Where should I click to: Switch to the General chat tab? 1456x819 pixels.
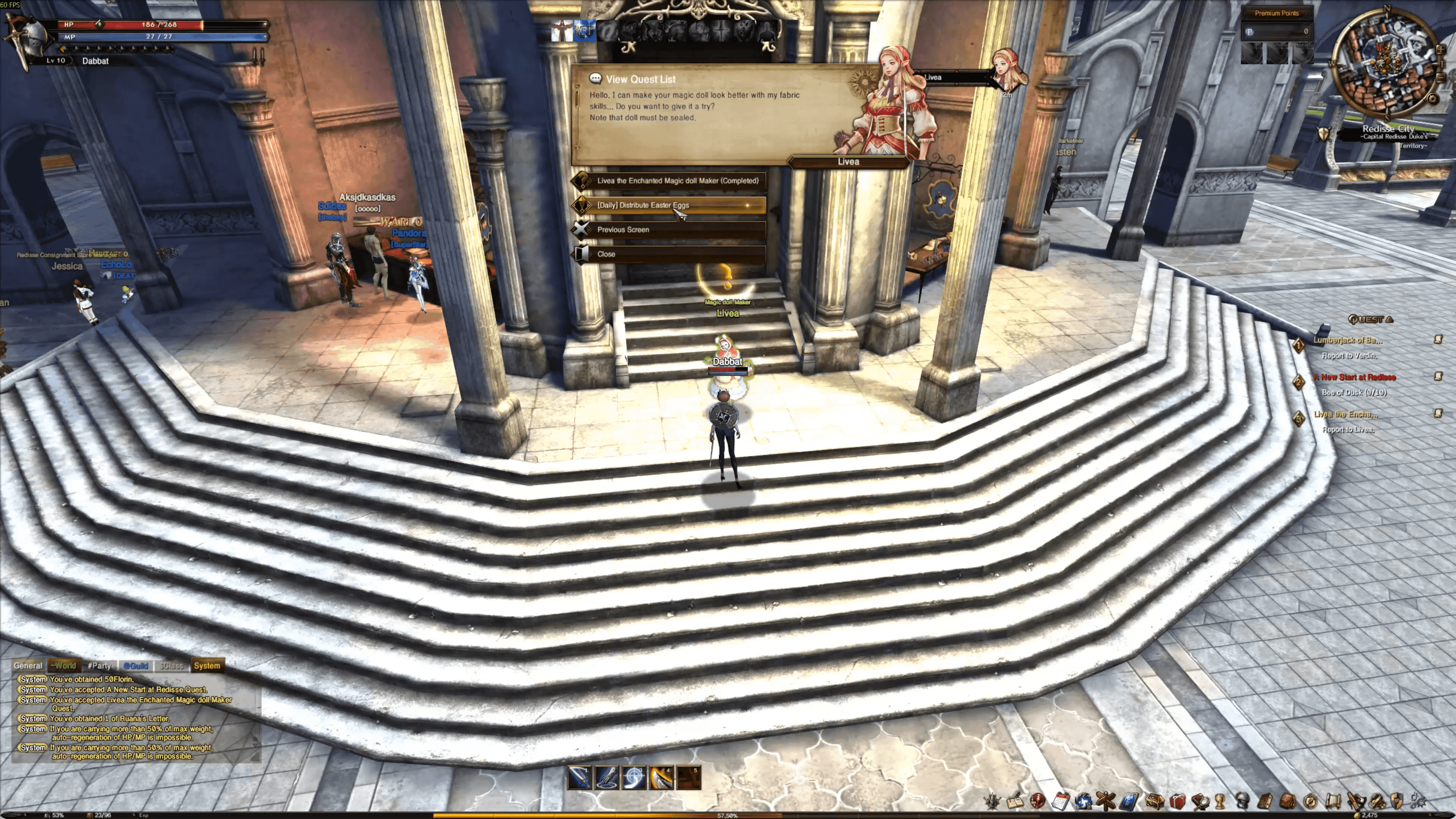tap(28, 666)
